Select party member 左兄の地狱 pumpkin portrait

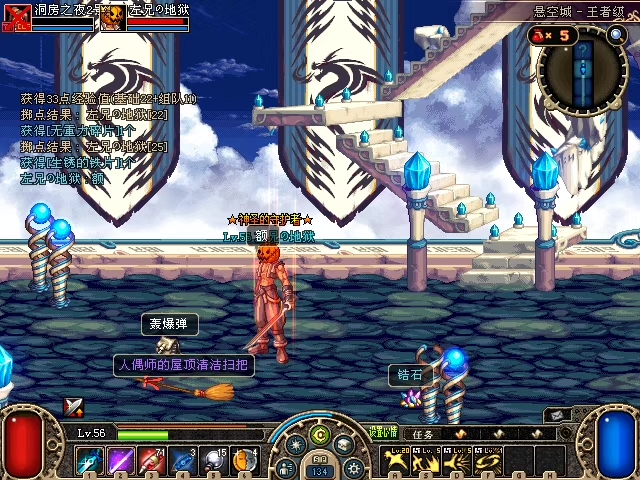coord(113,17)
